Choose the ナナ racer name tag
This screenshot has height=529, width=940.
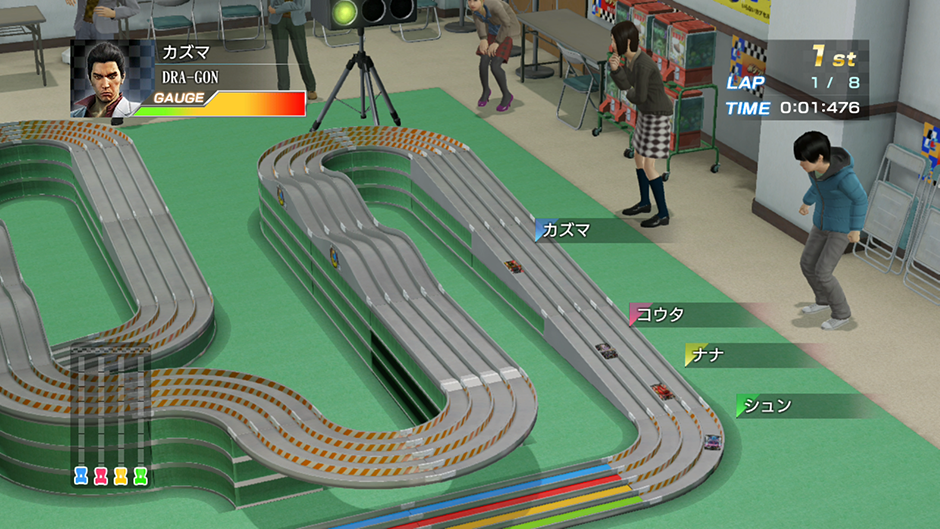pos(708,355)
